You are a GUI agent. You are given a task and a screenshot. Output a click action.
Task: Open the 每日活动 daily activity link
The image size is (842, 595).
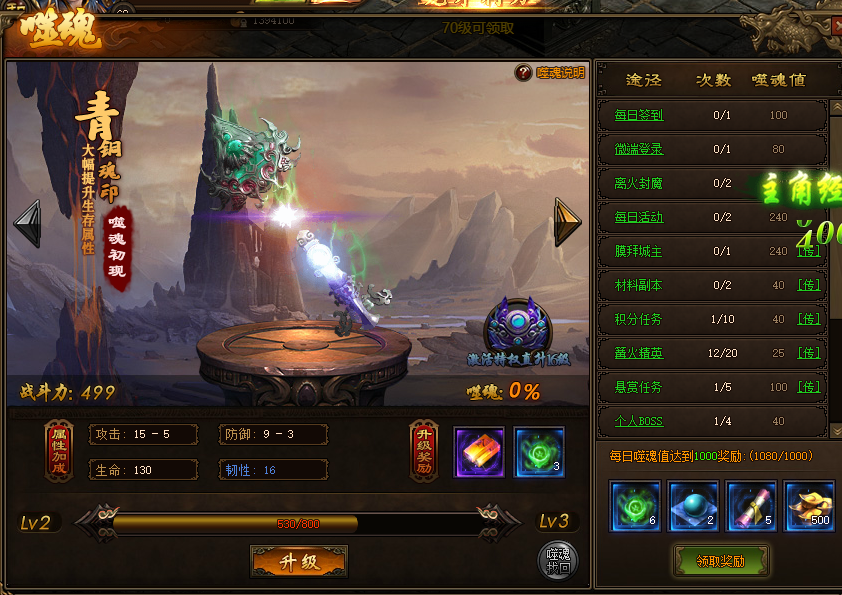coord(639,217)
